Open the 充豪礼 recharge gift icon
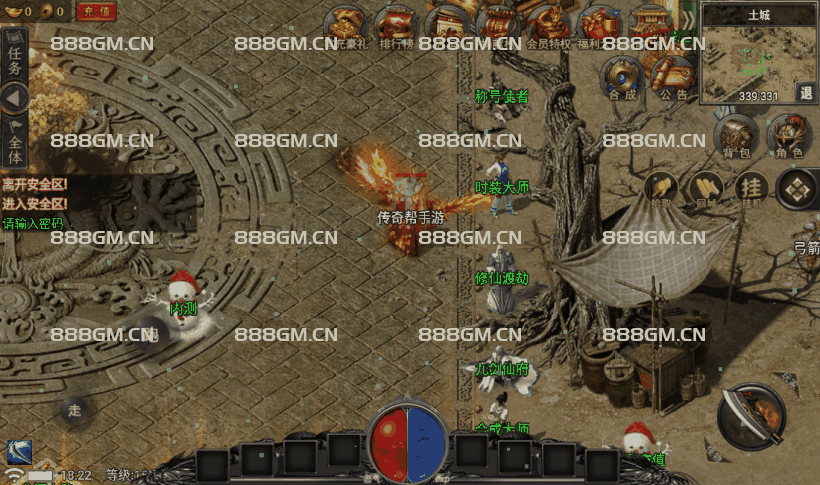820x485 pixels. tap(350, 24)
